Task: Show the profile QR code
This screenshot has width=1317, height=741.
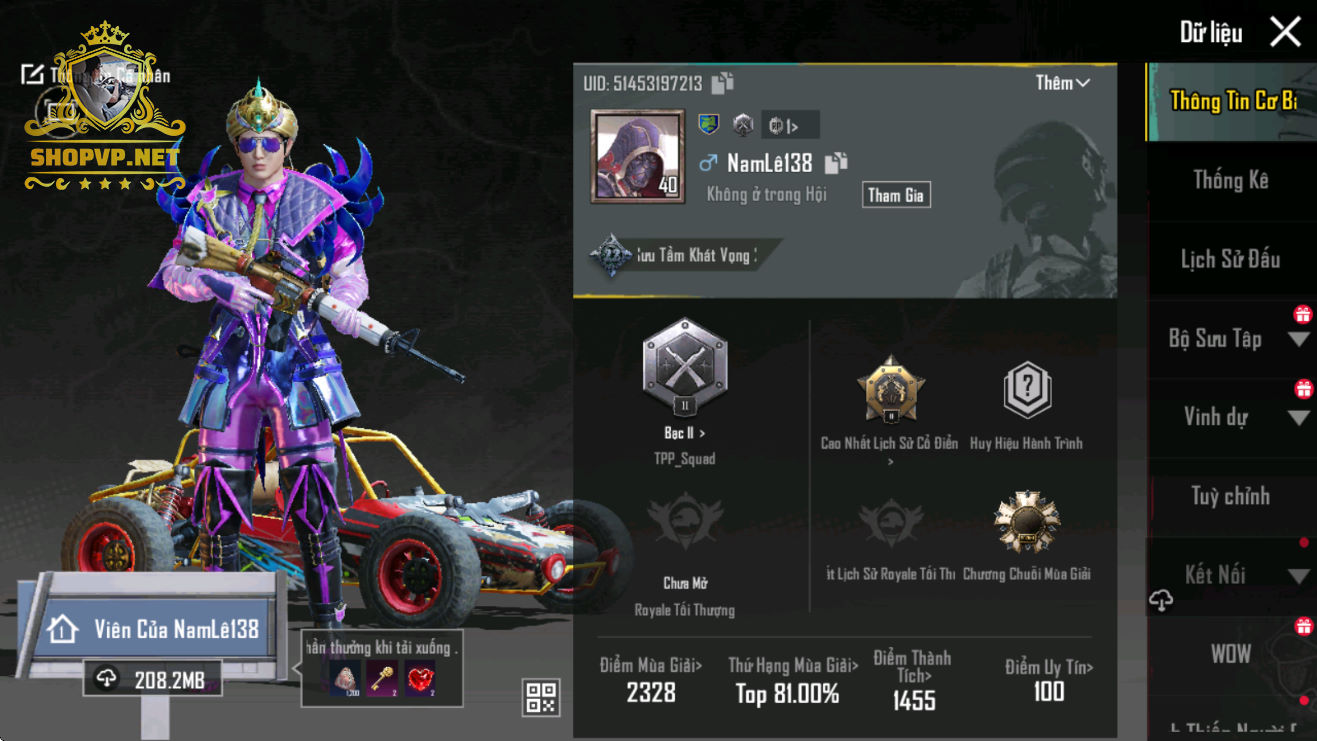Action: 541,697
